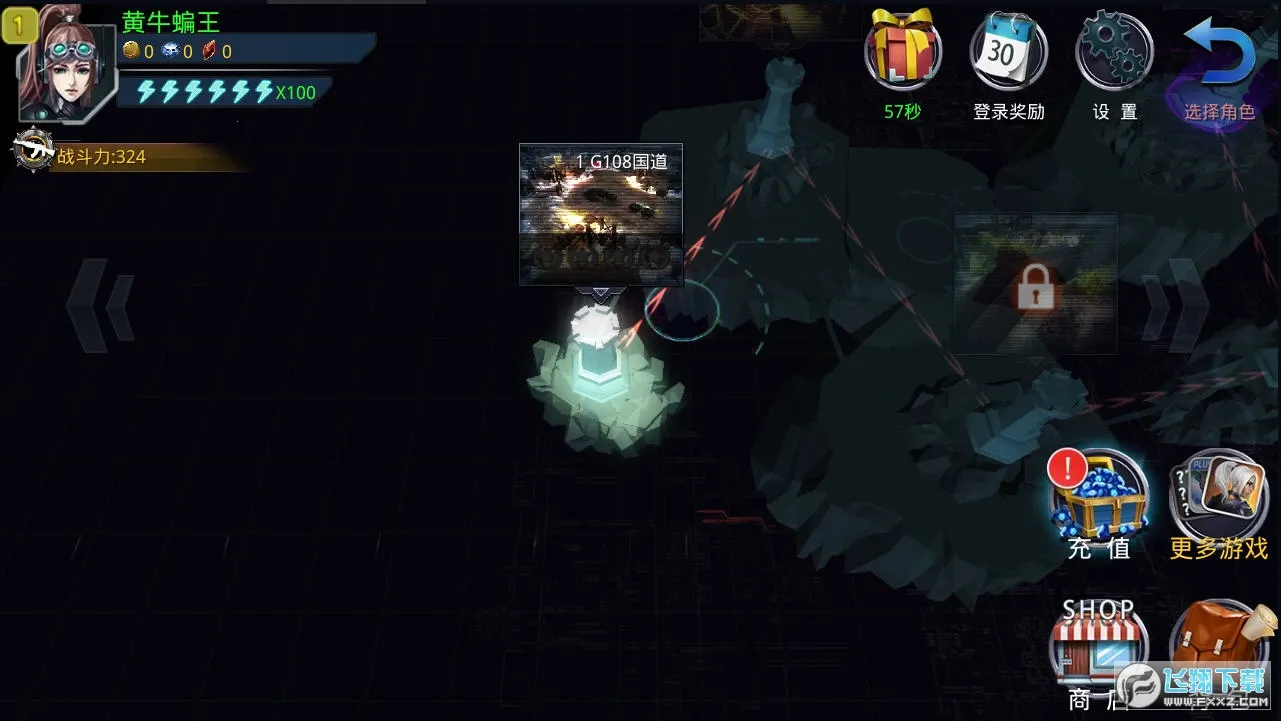Open the 设置 settings gear
Image resolution: width=1281 pixels, height=721 pixels.
[1114, 52]
